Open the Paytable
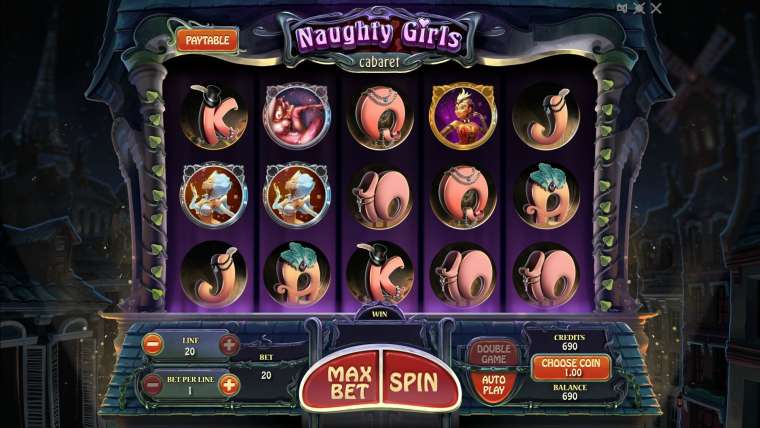Viewport: 760px width, 428px height. tap(207, 40)
